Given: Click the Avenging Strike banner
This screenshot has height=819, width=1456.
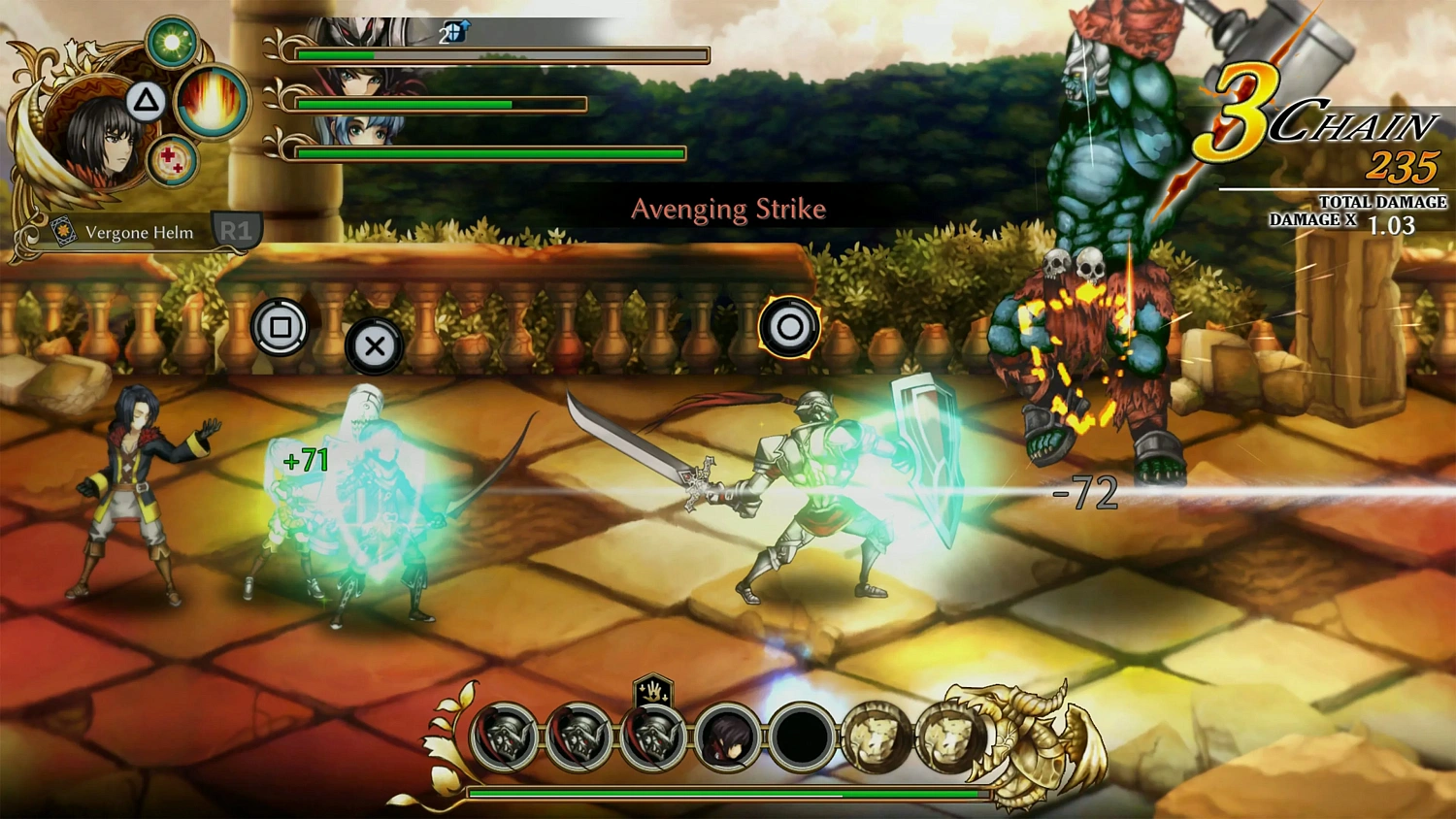Looking at the screenshot, I should (728, 209).
